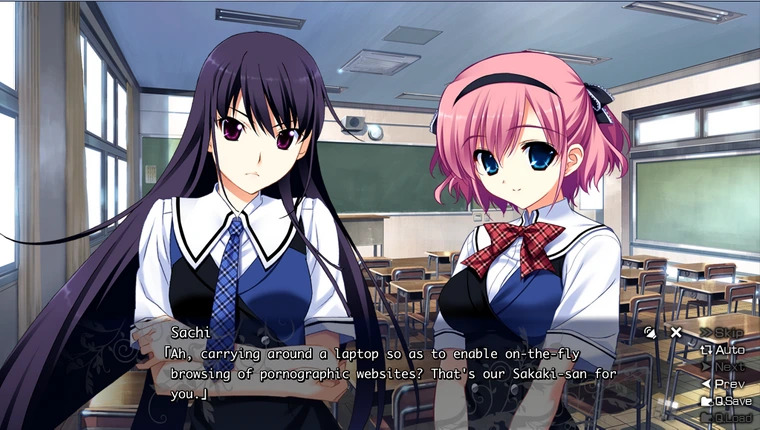Hide the text window with the X icon

click(676, 332)
